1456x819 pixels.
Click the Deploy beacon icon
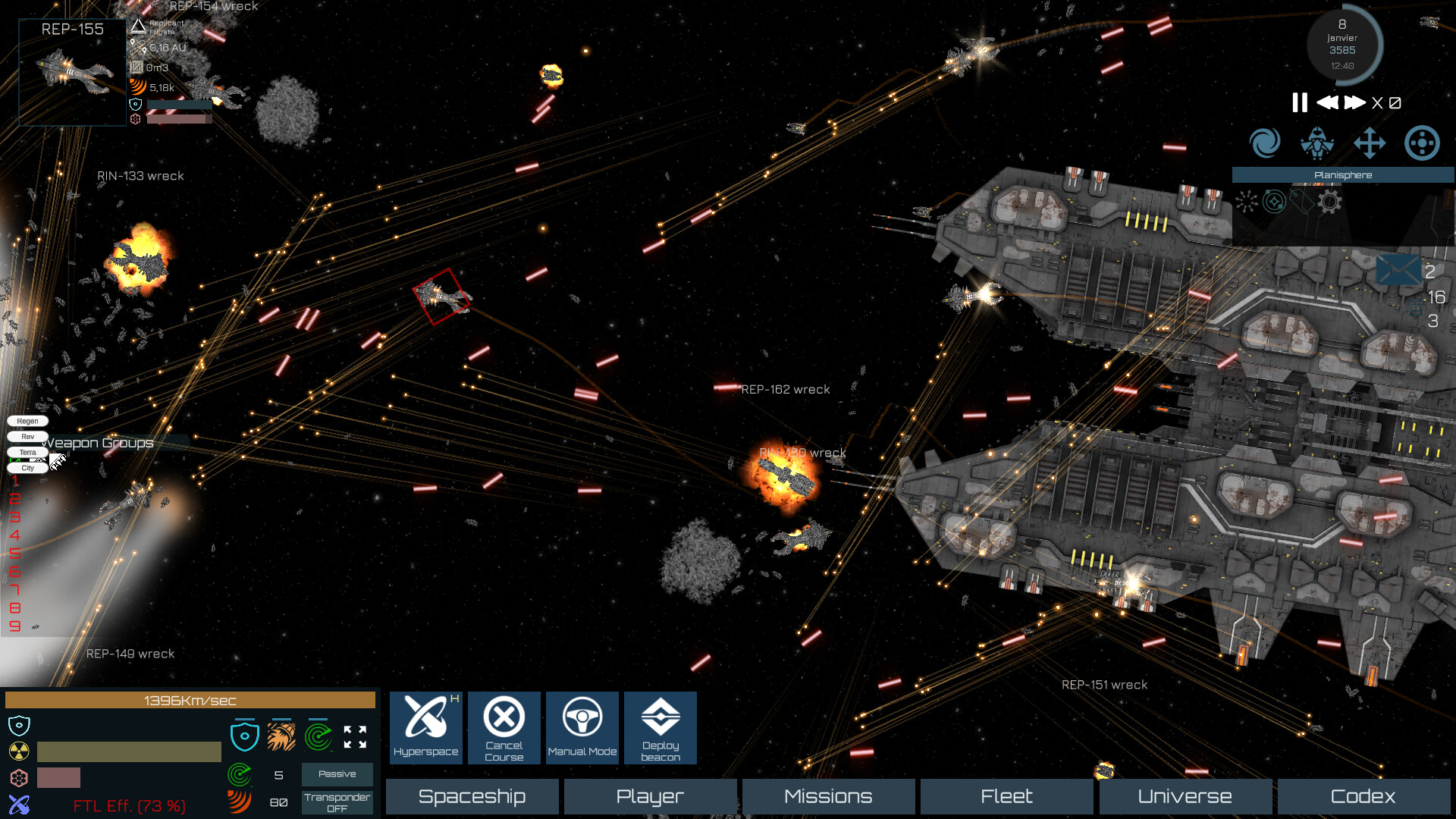(x=660, y=726)
